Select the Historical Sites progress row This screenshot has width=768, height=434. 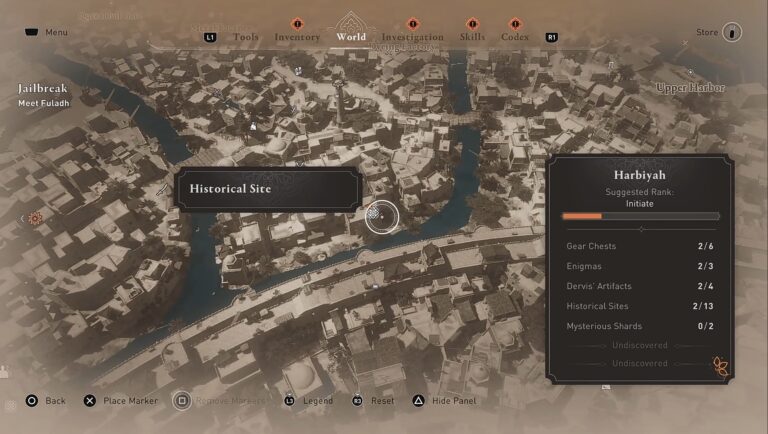pos(640,306)
